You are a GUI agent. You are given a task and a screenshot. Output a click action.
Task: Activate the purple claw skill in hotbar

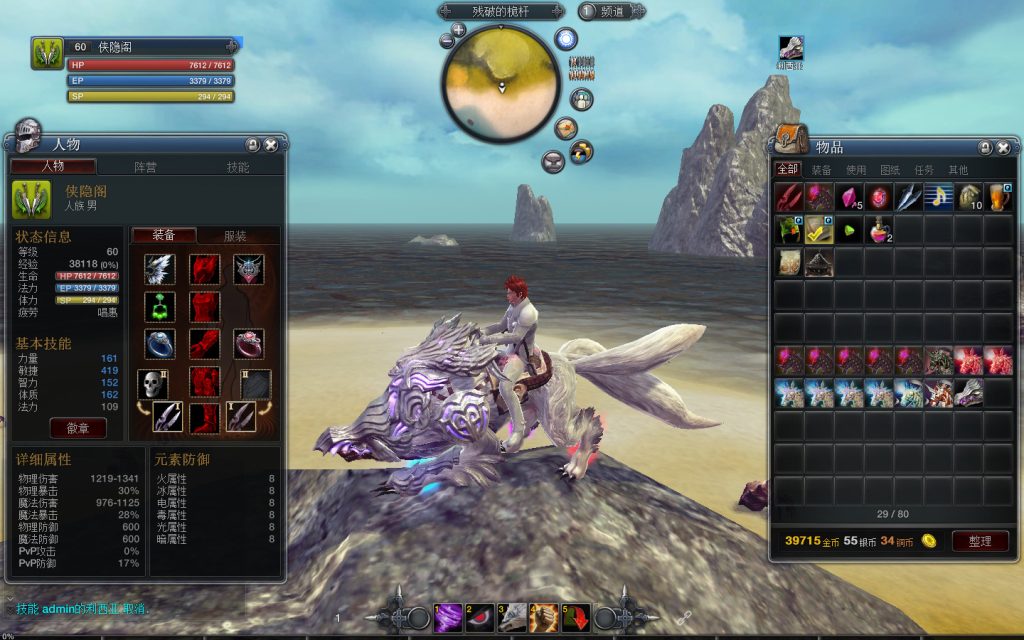click(448, 618)
